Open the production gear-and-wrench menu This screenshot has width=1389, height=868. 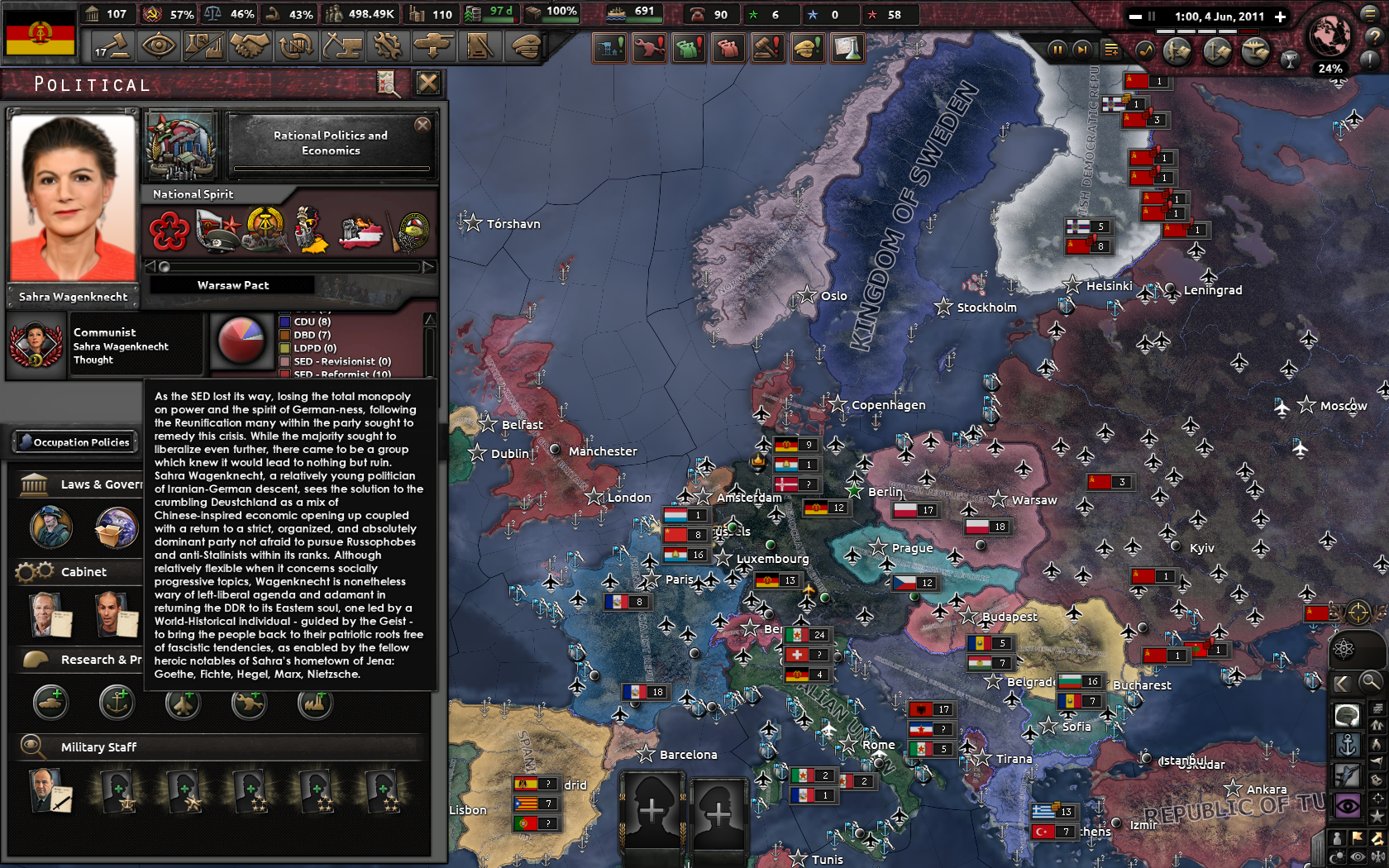[x=387, y=45]
